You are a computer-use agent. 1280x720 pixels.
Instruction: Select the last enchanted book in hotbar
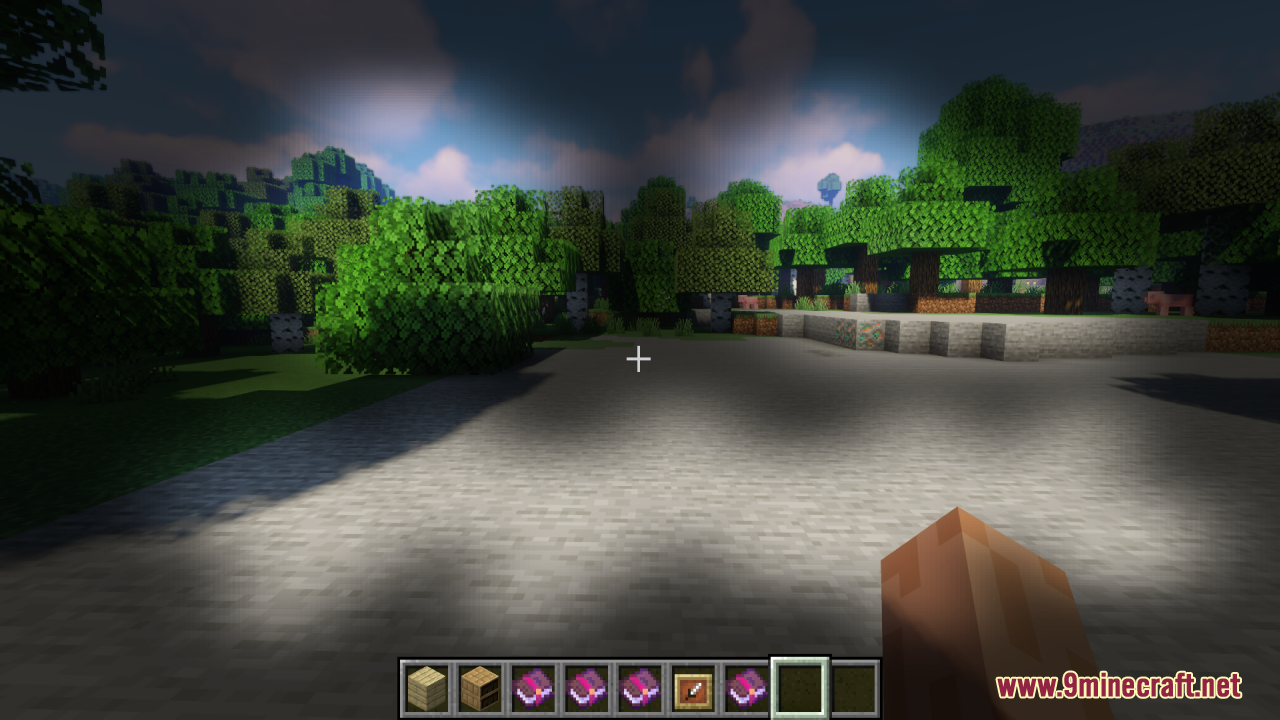pyautogui.click(x=747, y=685)
